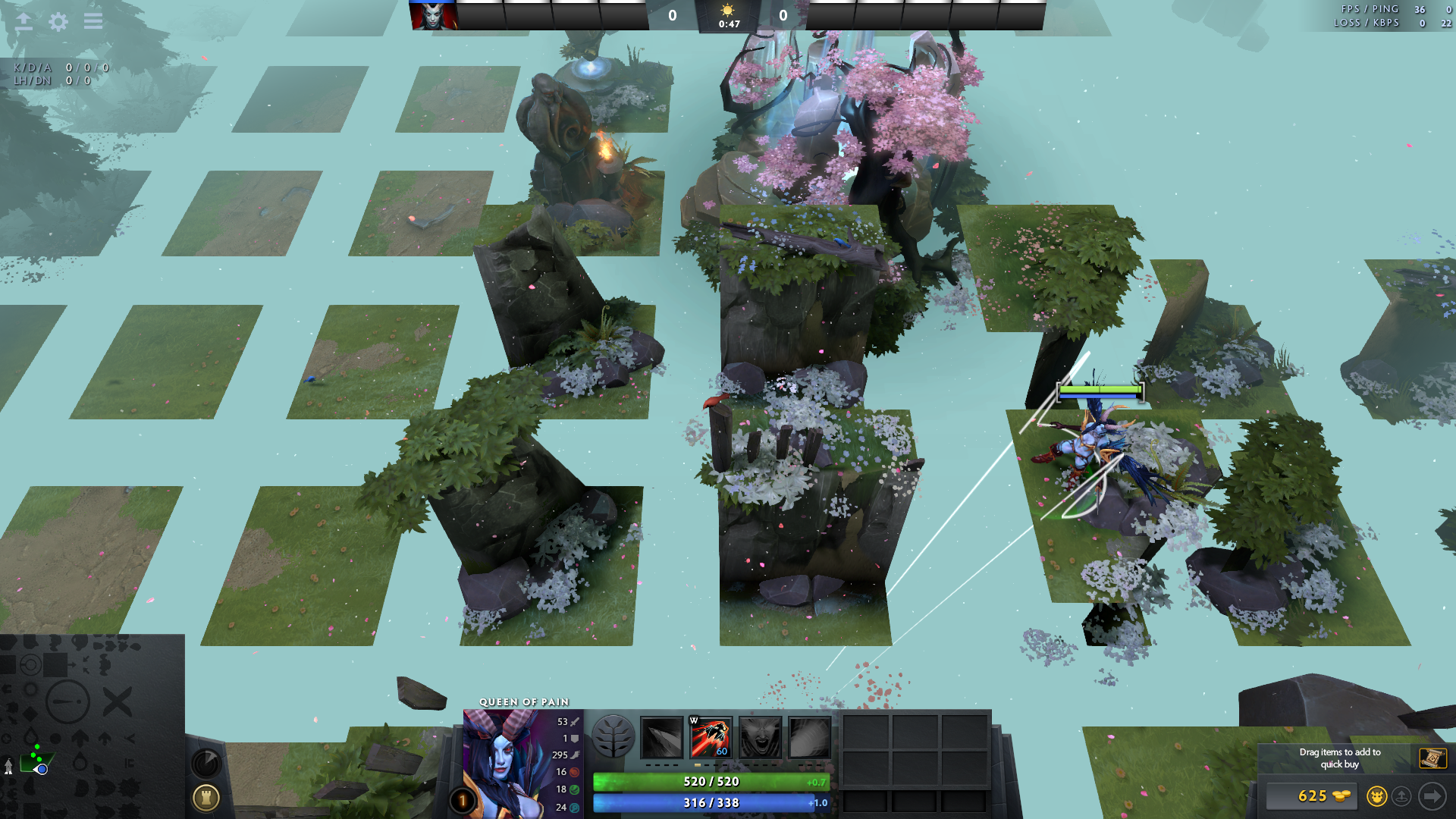Select the Scream of Pain ability
Viewport: 1456px width, 819px height.
point(760,737)
